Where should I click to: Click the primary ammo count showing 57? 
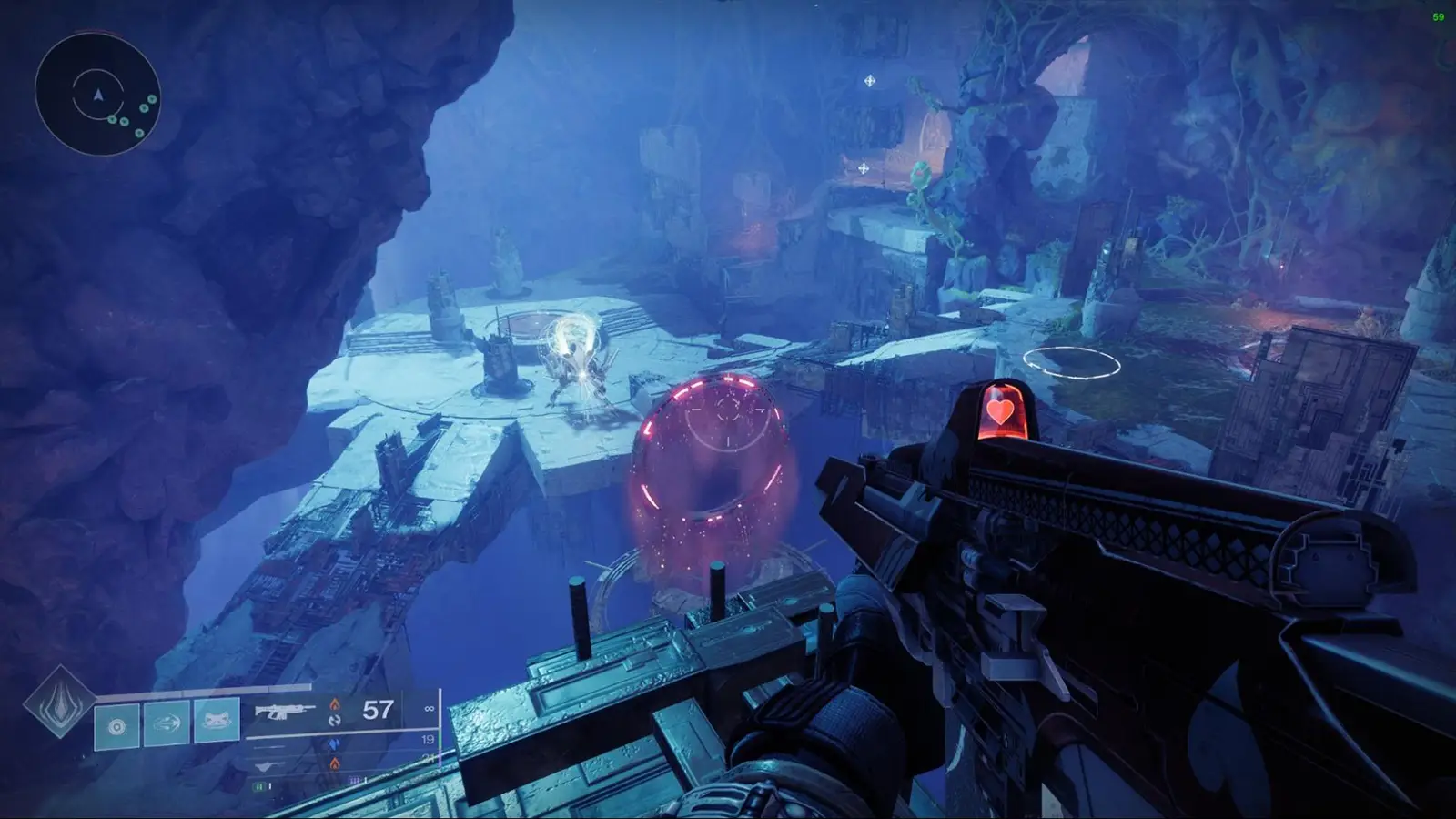point(377,711)
